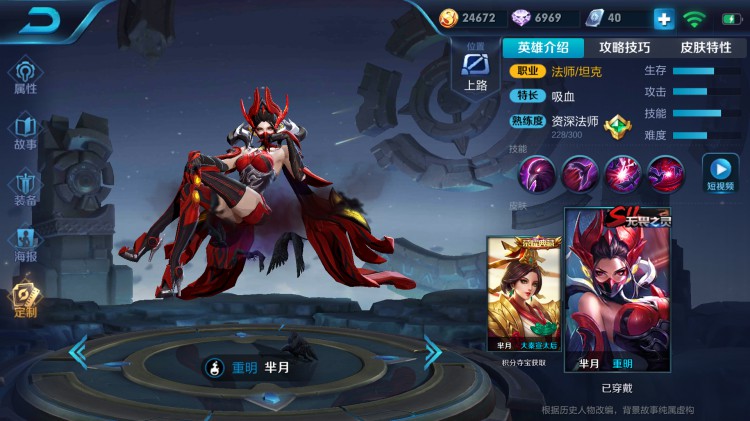Viewport: 750px width, 421px height.
Task: Open the 故事 story section
Action: coord(25,131)
